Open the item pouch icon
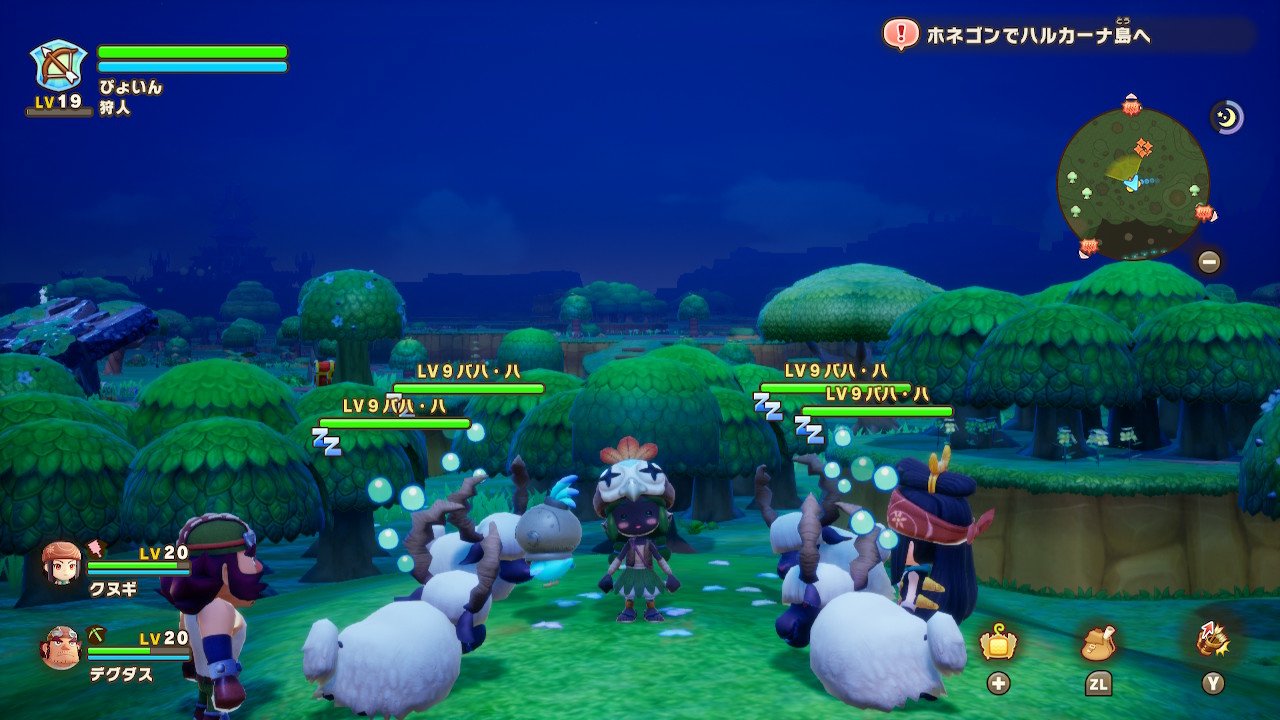 pos(1098,644)
